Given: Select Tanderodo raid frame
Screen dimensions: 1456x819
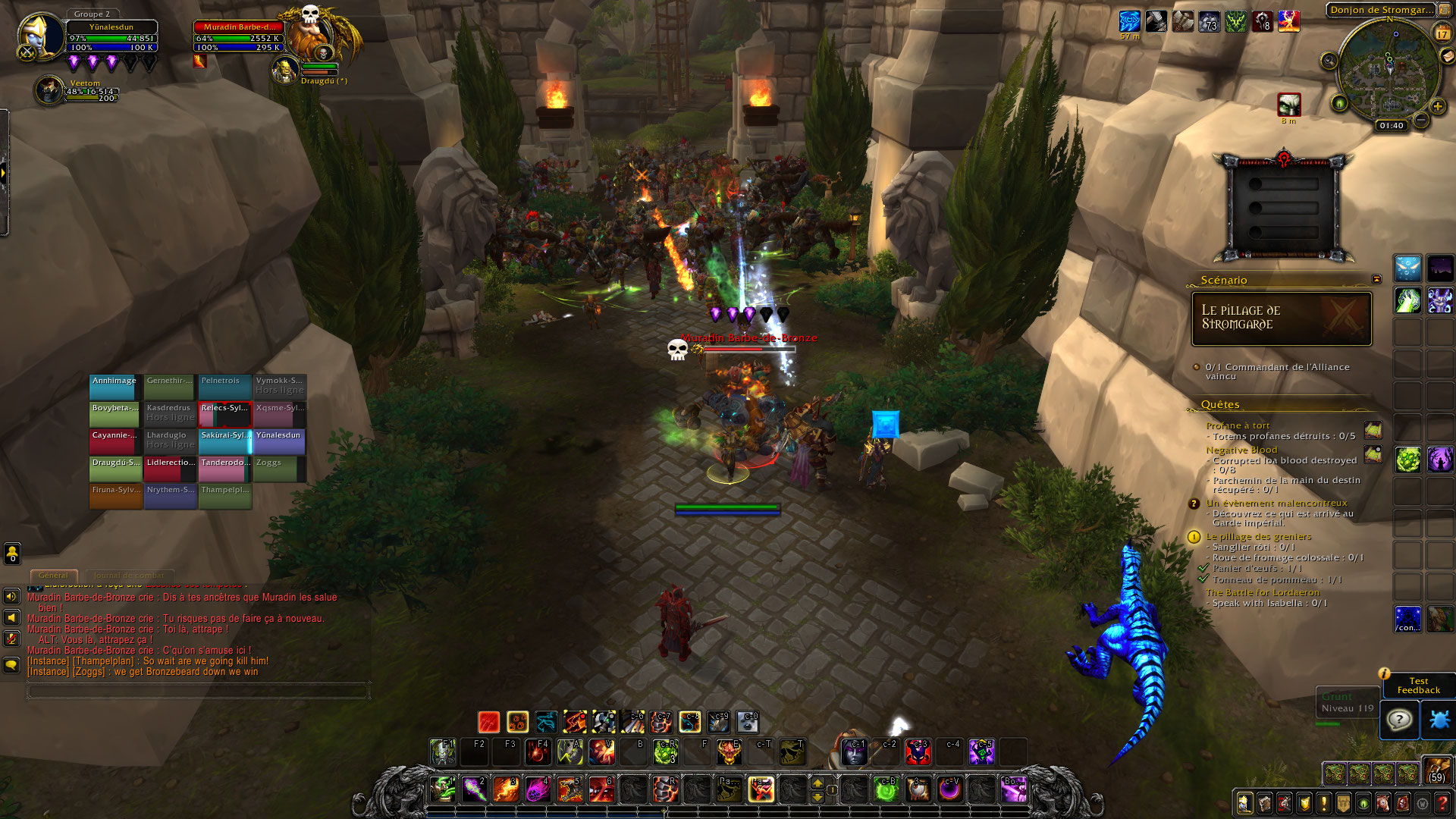Looking at the screenshot, I should pyautogui.click(x=224, y=469).
